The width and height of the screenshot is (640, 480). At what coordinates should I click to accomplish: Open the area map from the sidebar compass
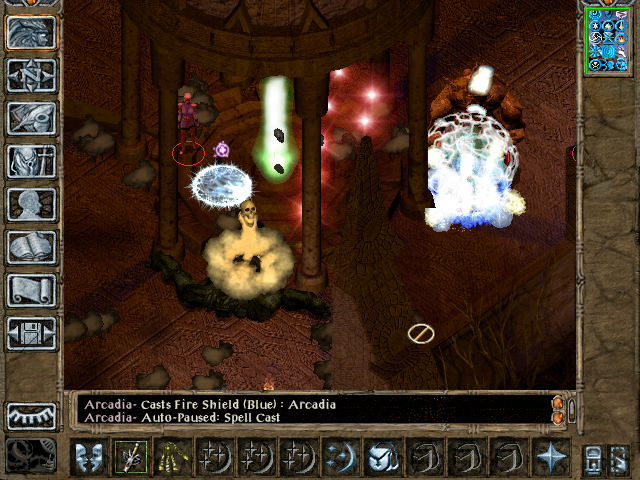(32, 75)
